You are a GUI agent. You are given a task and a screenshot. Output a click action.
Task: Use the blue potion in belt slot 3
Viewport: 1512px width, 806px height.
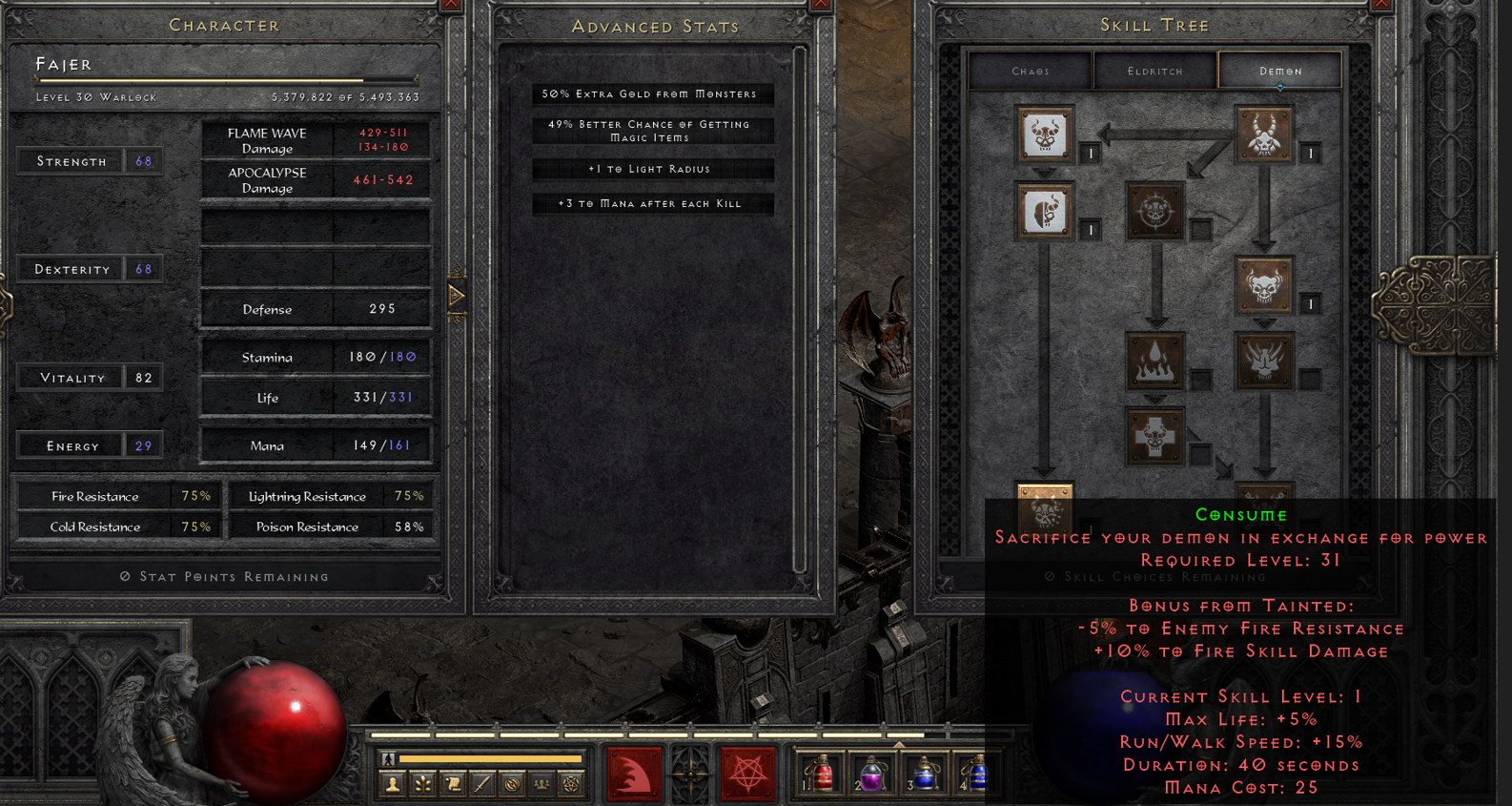click(x=924, y=773)
